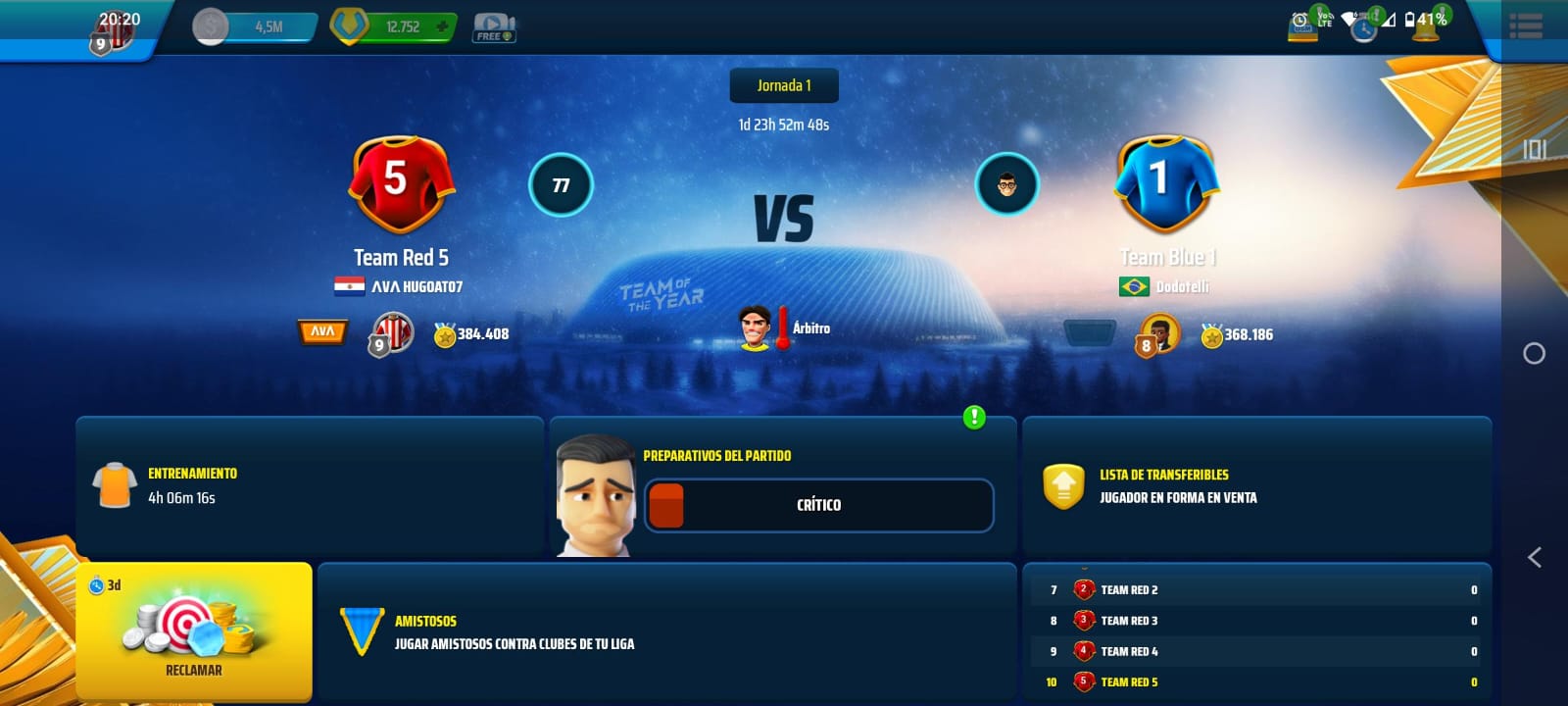Open the league table standings panel
The width and height of the screenshot is (1568, 706).
click(1256, 632)
